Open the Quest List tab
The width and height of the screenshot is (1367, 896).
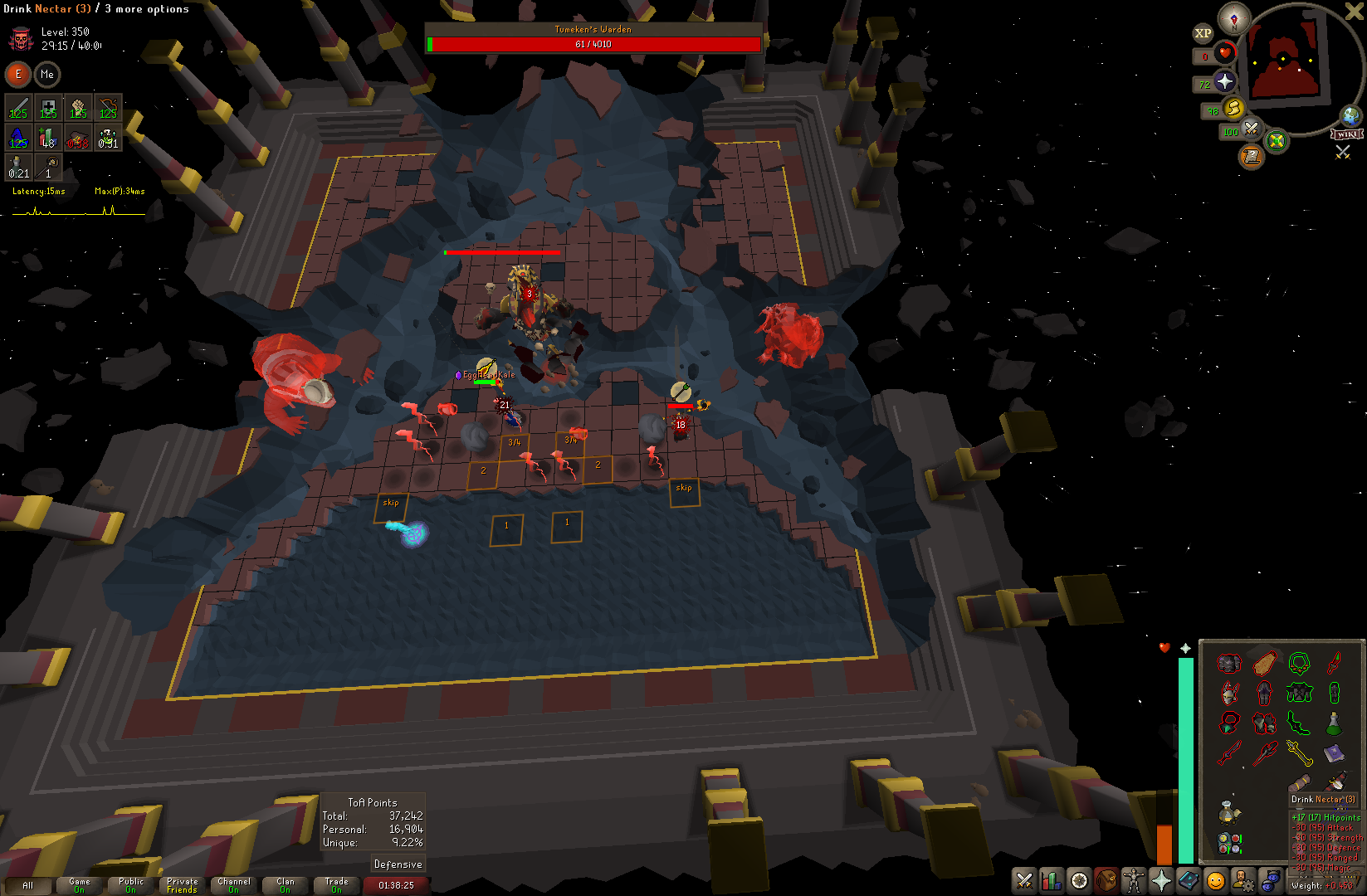[x=1079, y=880]
